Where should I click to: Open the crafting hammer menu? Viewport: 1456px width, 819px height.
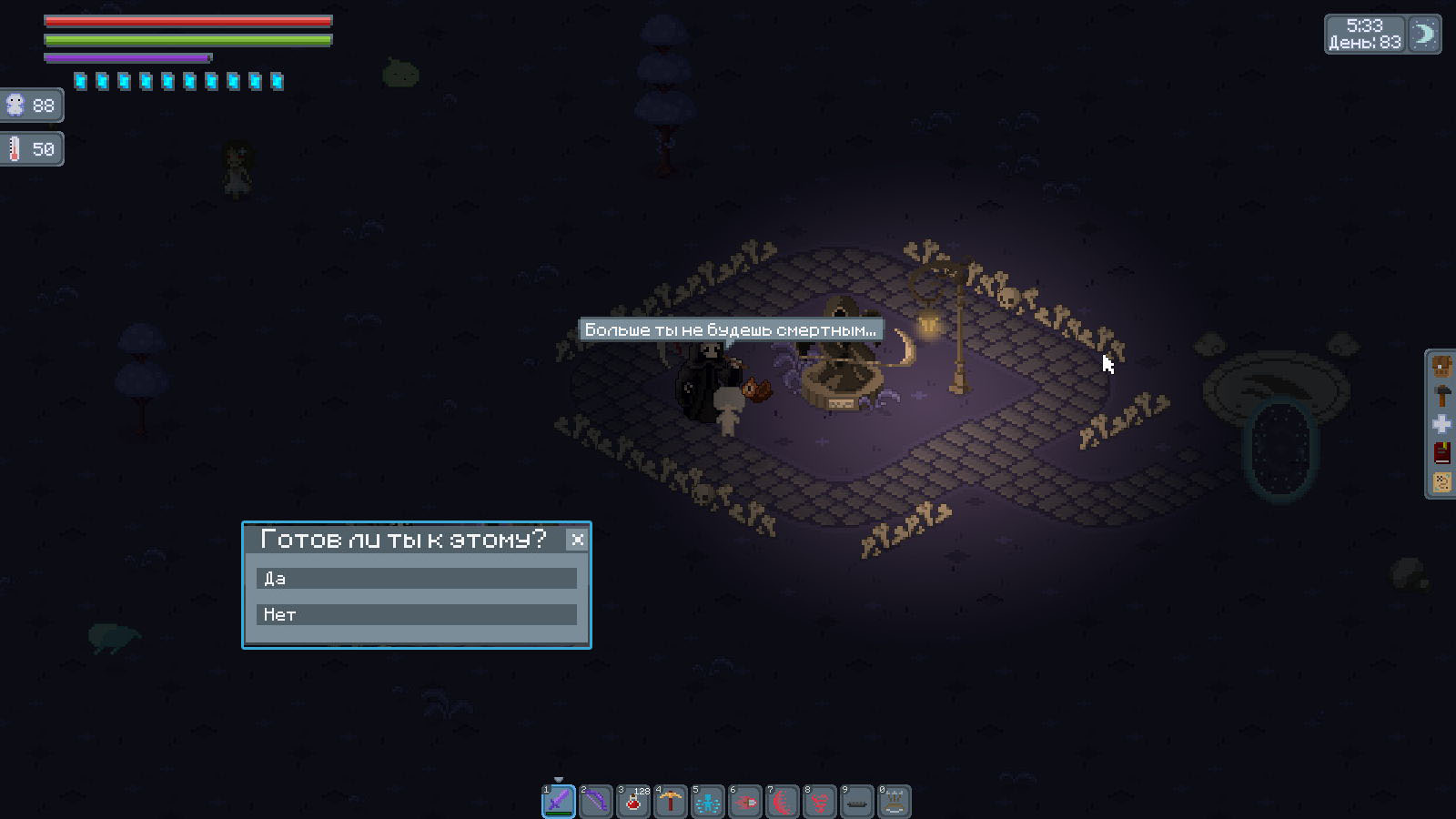click(1441, 396)
